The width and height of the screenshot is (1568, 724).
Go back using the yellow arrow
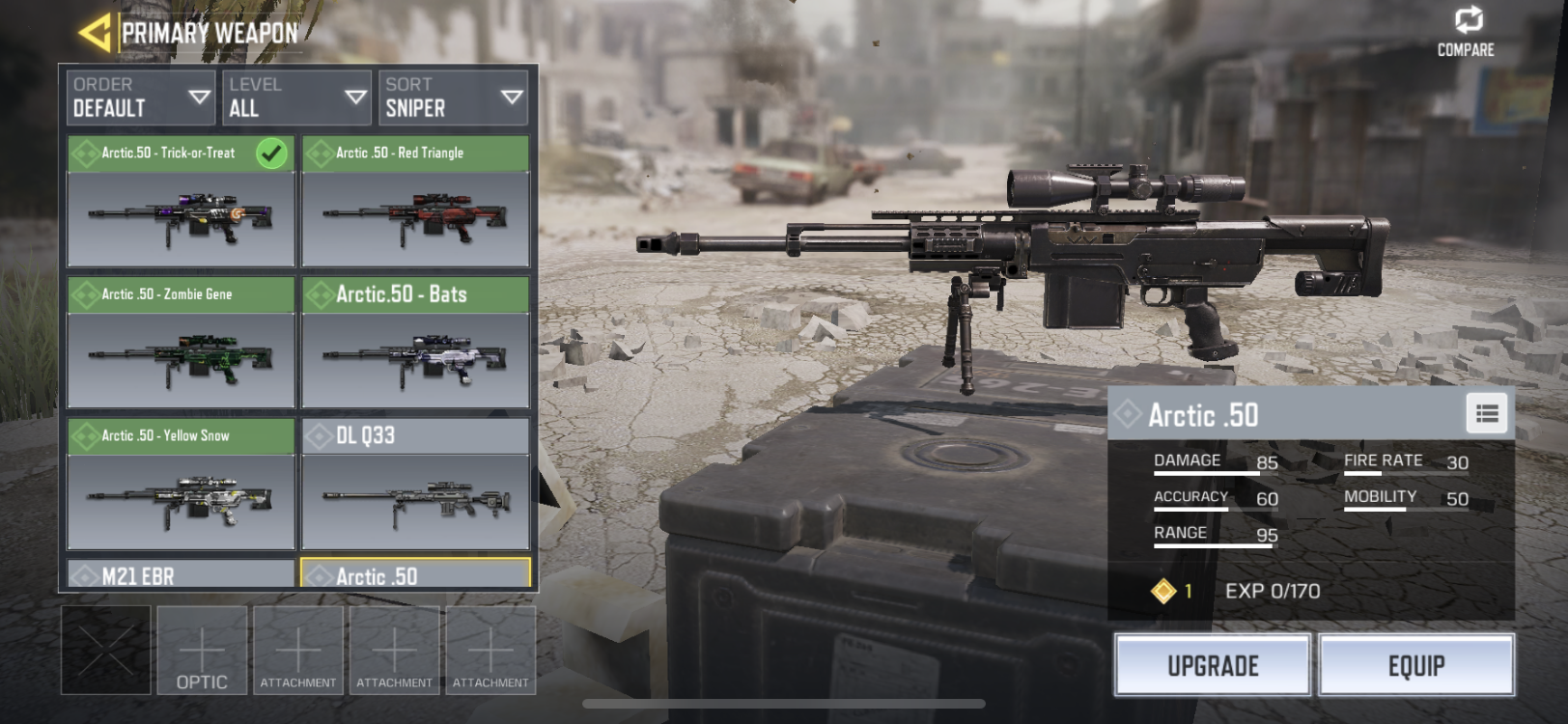[x=95, y=34]
